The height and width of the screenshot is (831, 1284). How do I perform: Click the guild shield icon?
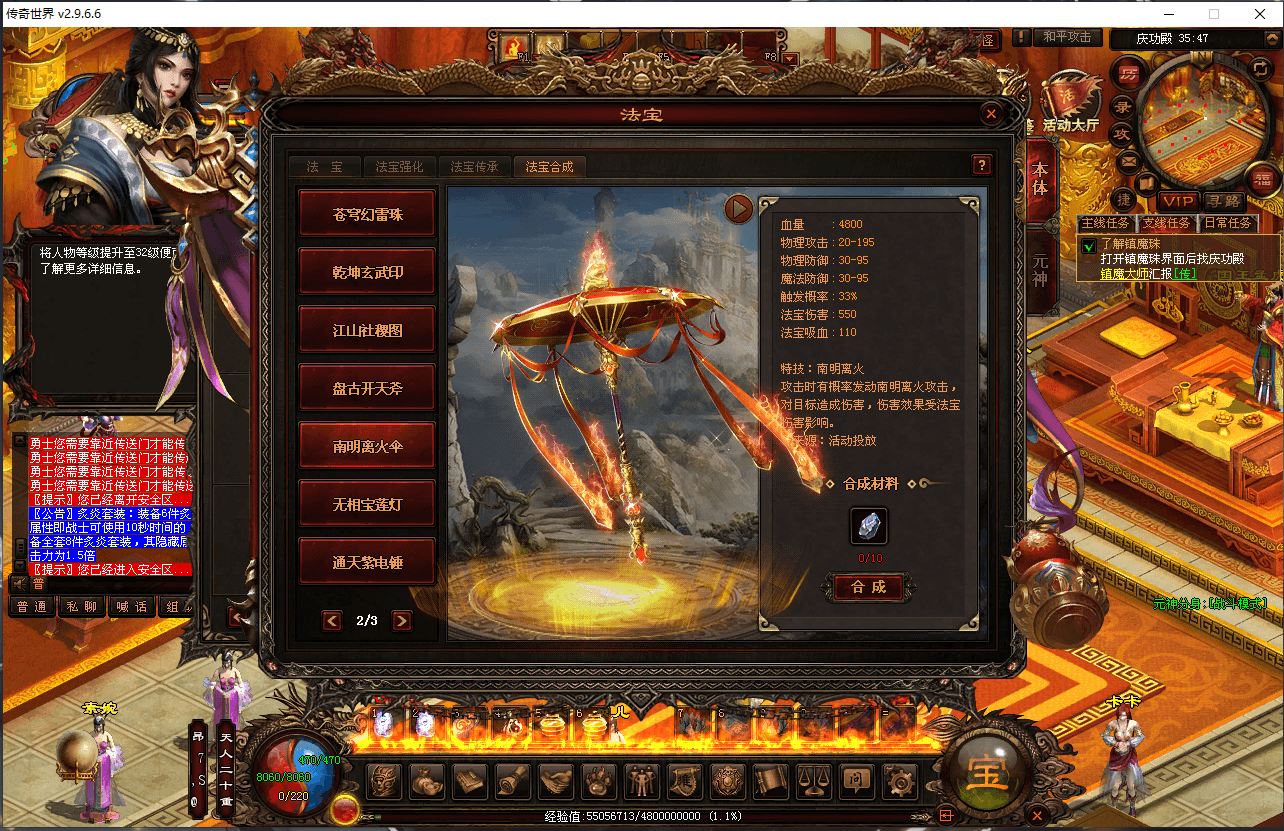pyautogui.click(x=727, y=783)
